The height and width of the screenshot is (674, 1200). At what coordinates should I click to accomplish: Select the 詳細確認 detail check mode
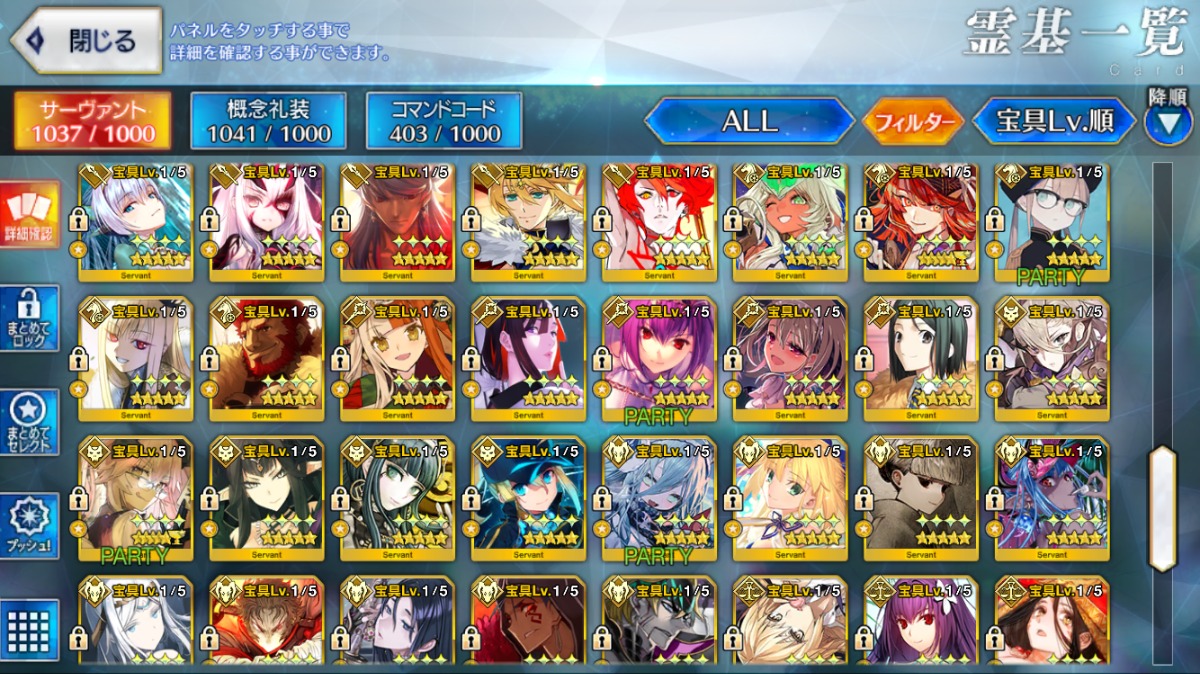31,215
